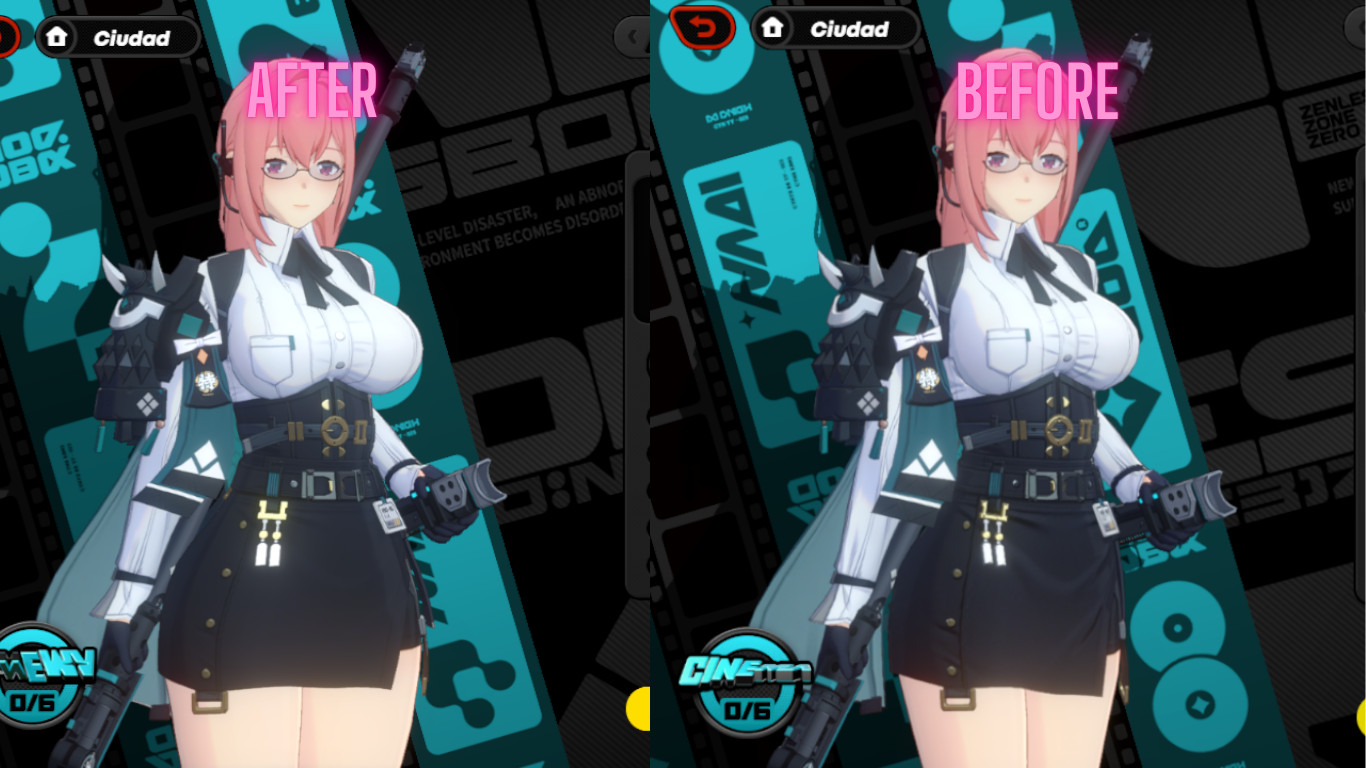1366x768 pixels.
Task: Tap the home icon inside AFTER's Ciudad pill
Action: [x=55, y=39]
